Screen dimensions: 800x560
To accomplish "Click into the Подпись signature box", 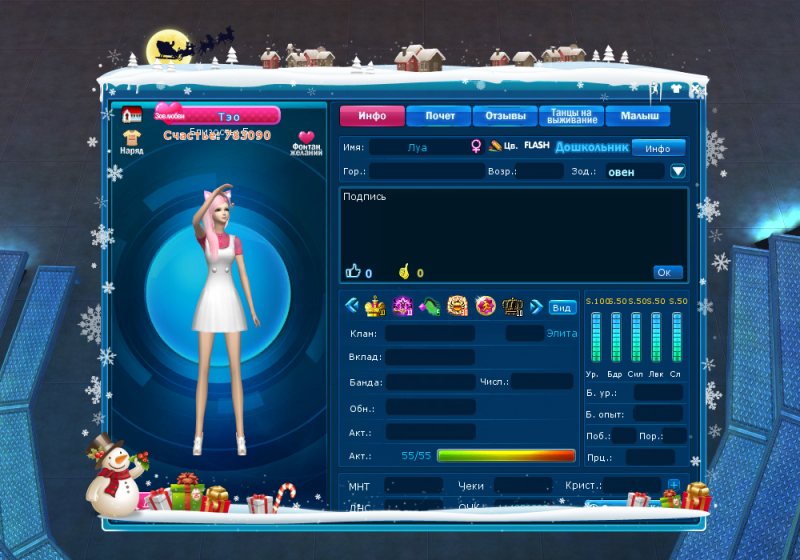I will (513, 230).
